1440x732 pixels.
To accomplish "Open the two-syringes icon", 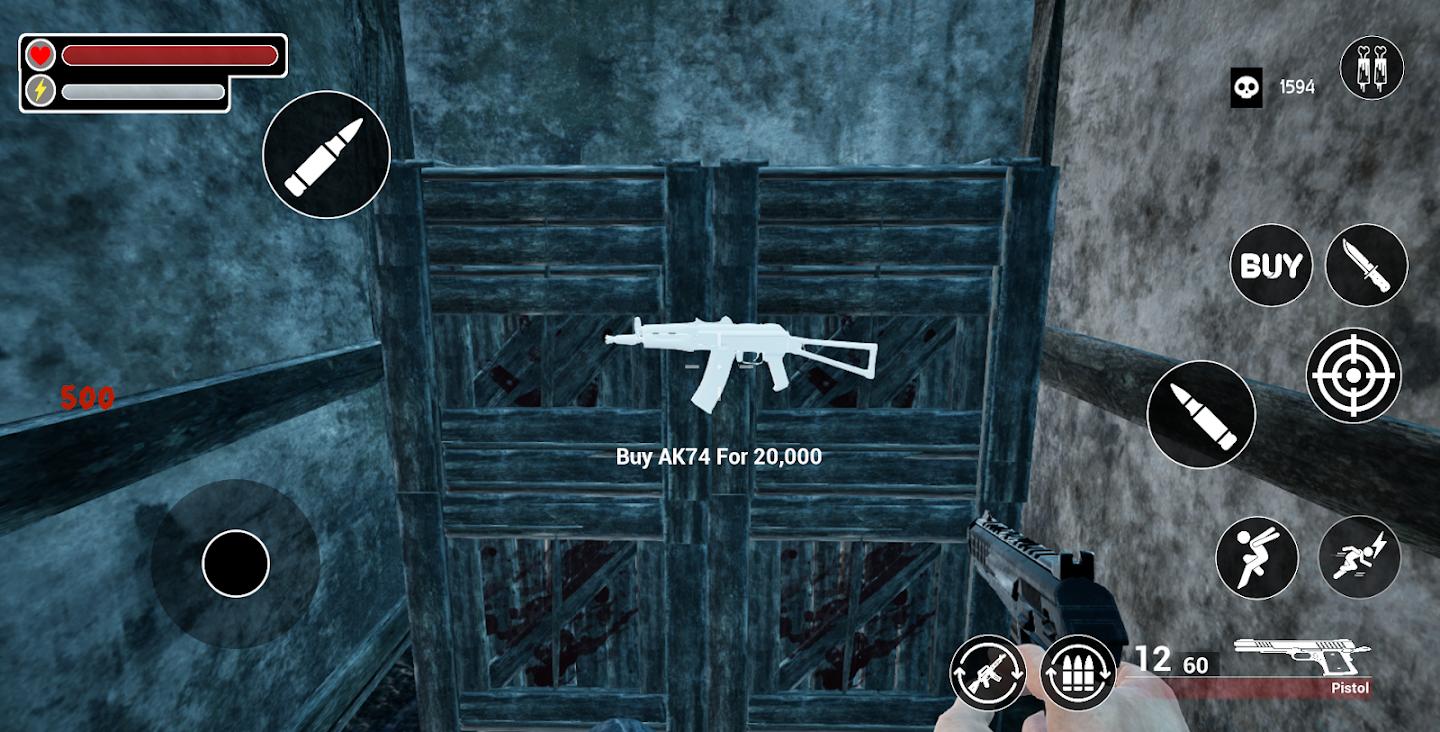I will coord(1372,67).
